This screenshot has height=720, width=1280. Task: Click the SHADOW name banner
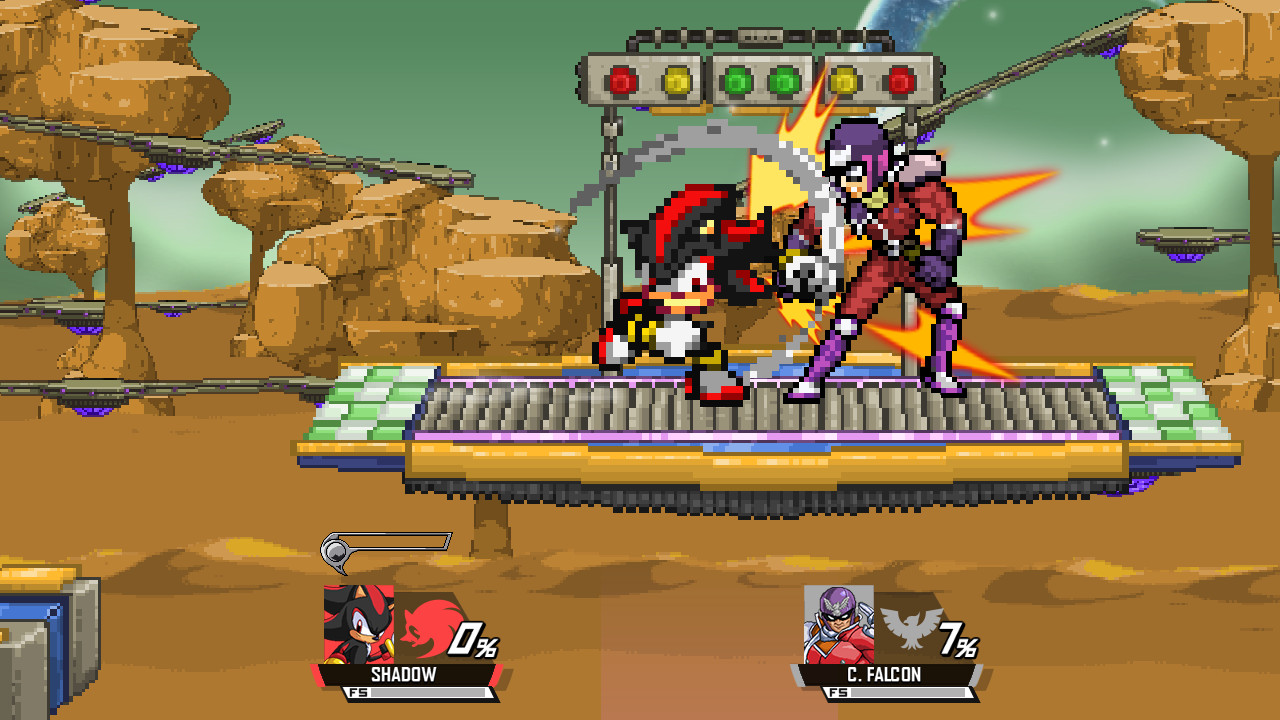point(404,674)
